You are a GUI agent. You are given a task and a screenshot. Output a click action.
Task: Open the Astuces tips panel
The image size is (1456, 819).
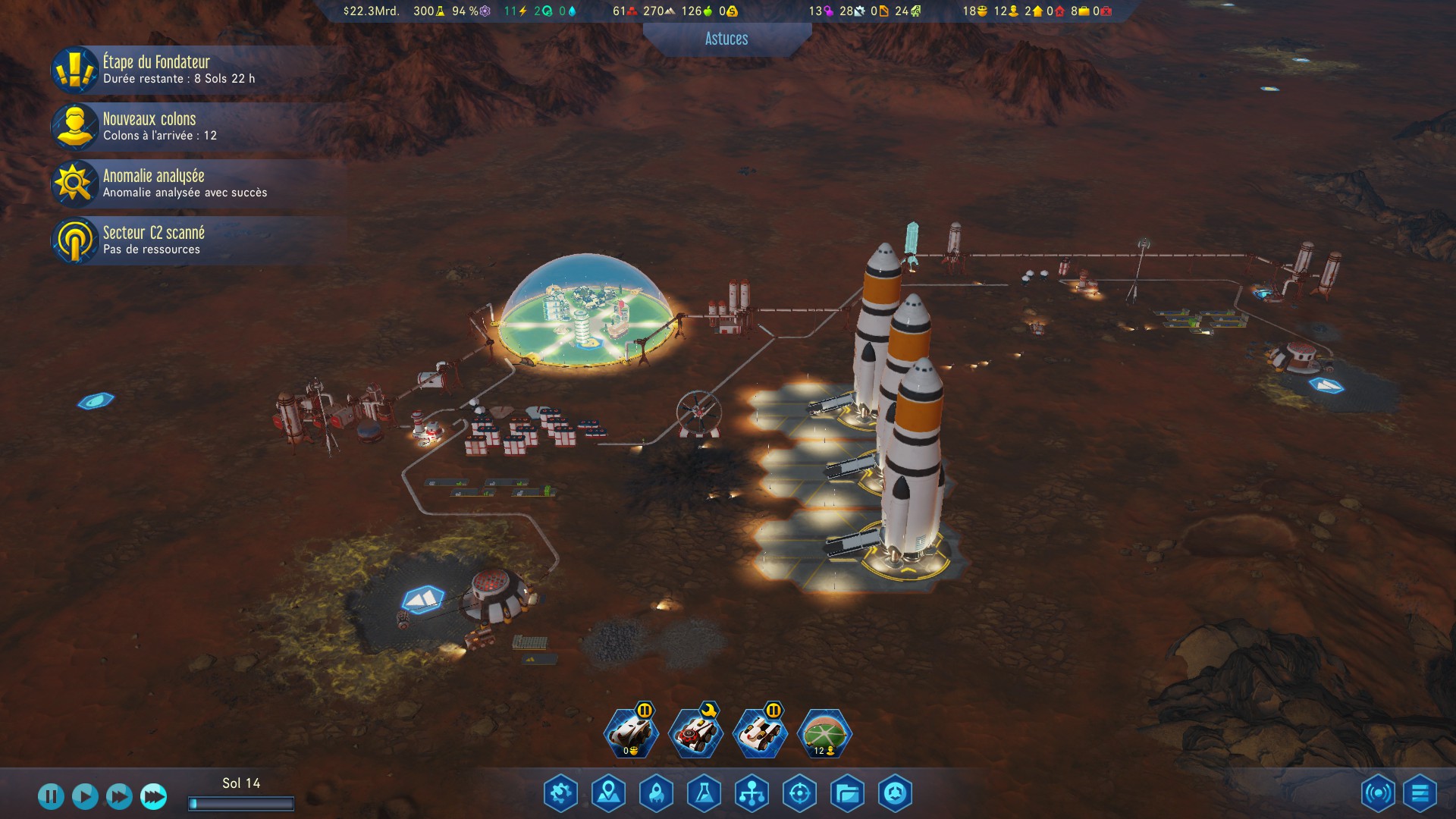(x=726, y=39)
